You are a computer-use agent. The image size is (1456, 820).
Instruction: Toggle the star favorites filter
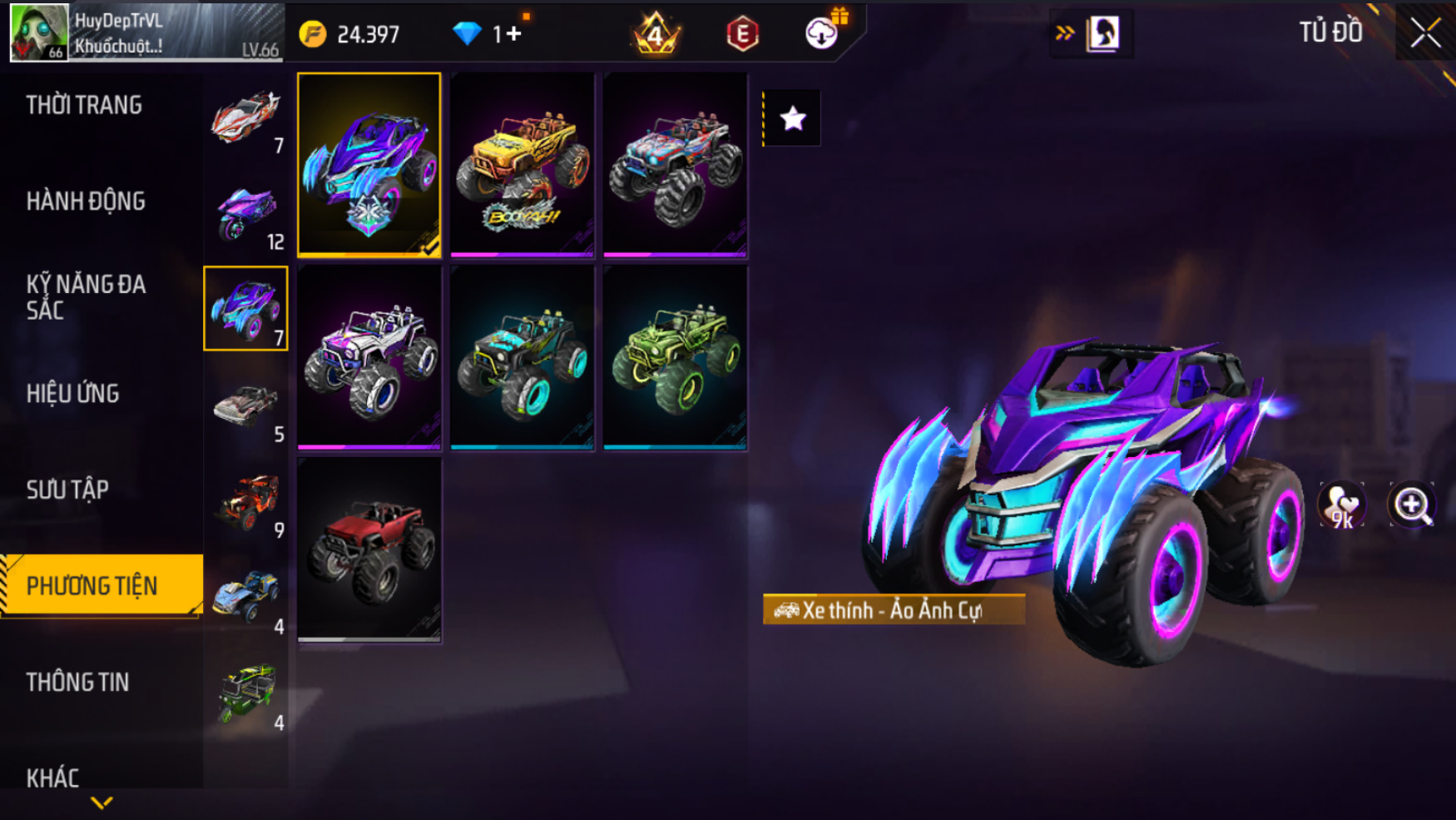(792, 118)
